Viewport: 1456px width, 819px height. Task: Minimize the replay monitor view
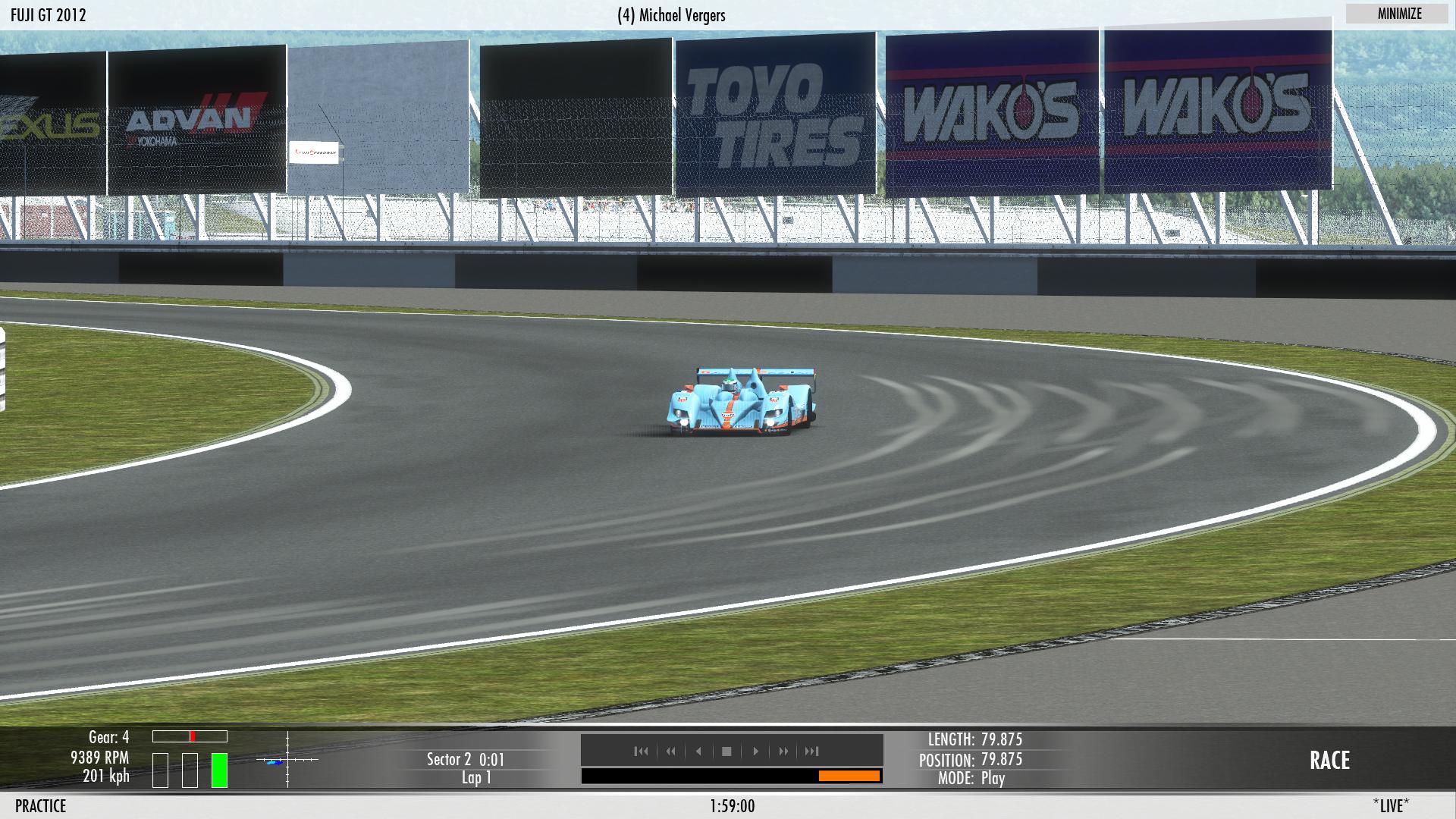1399,14
